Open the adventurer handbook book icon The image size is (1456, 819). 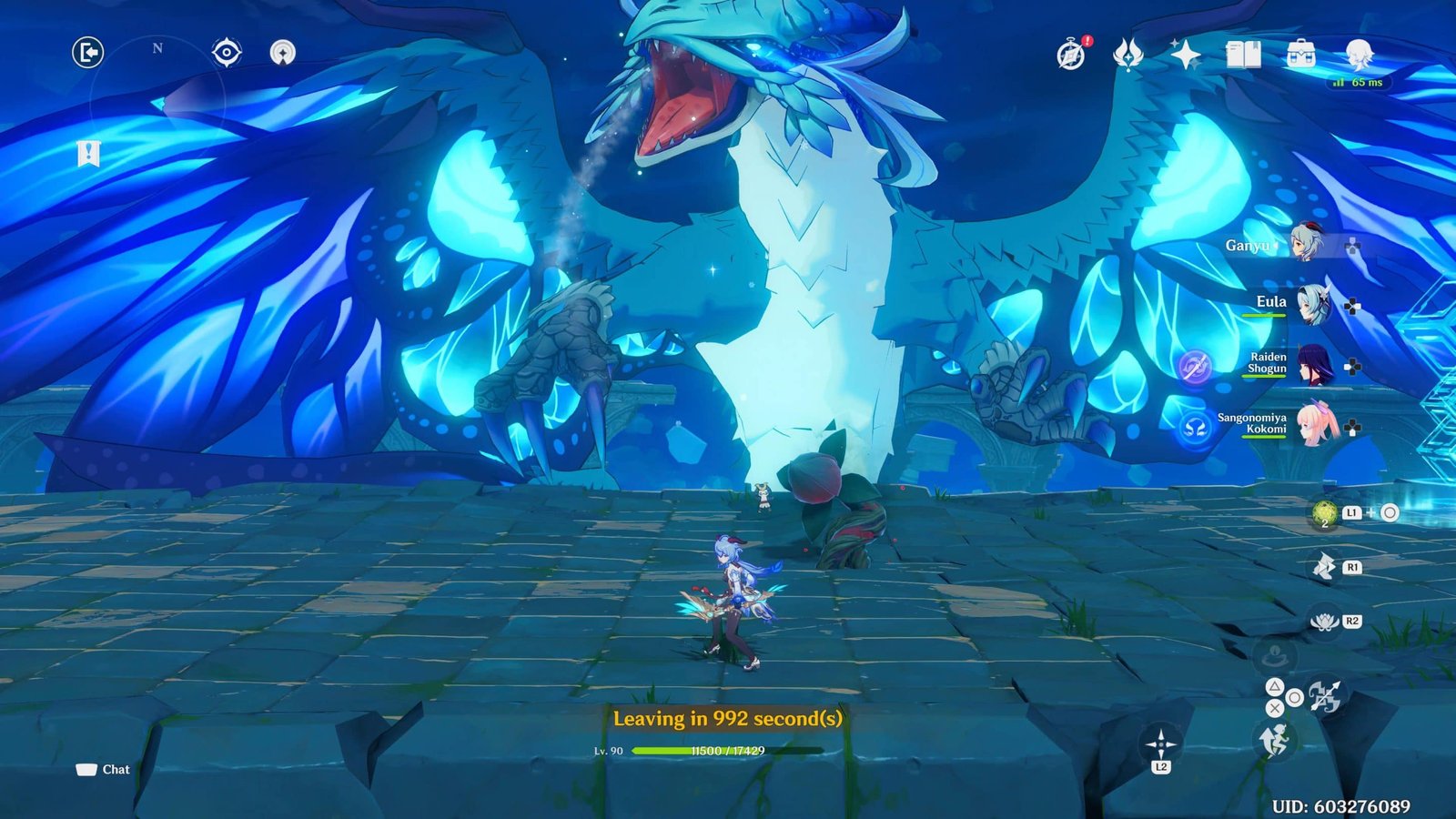coord(1243,55)
